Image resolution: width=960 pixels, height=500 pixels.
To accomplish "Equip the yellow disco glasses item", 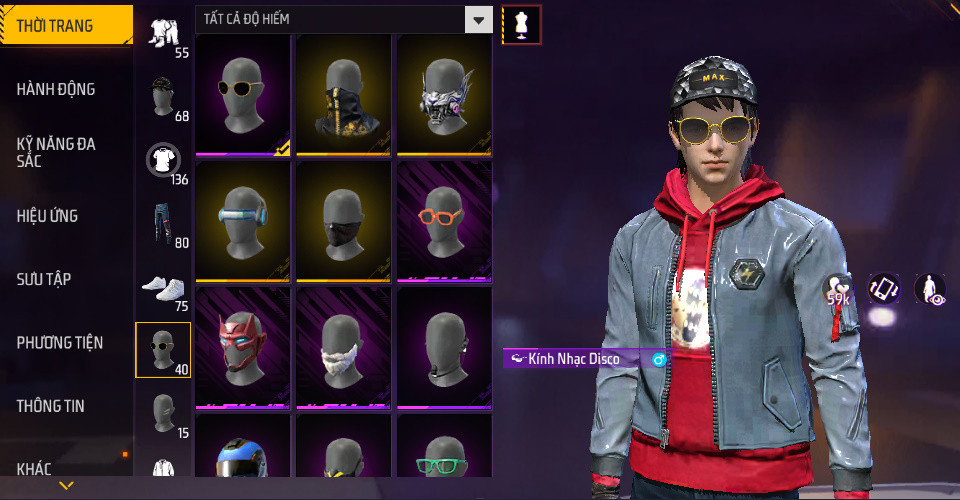I will 242,95.
